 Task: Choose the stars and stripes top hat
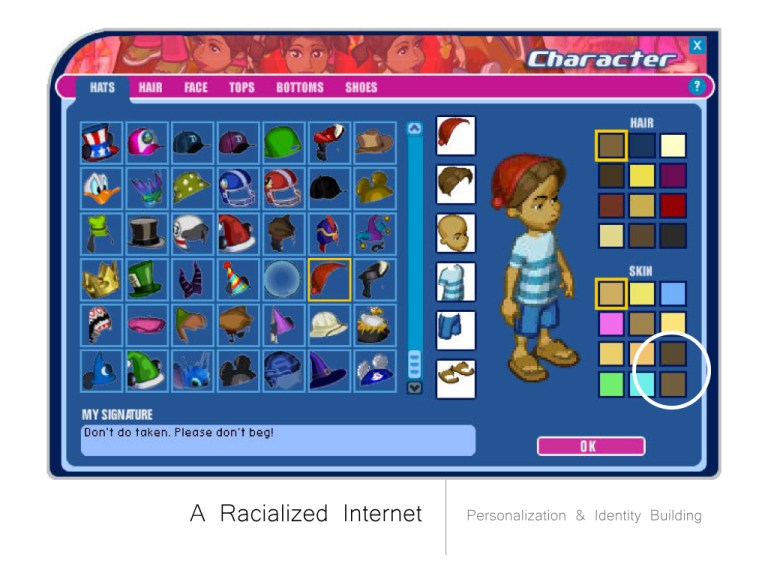click(101, 143)
